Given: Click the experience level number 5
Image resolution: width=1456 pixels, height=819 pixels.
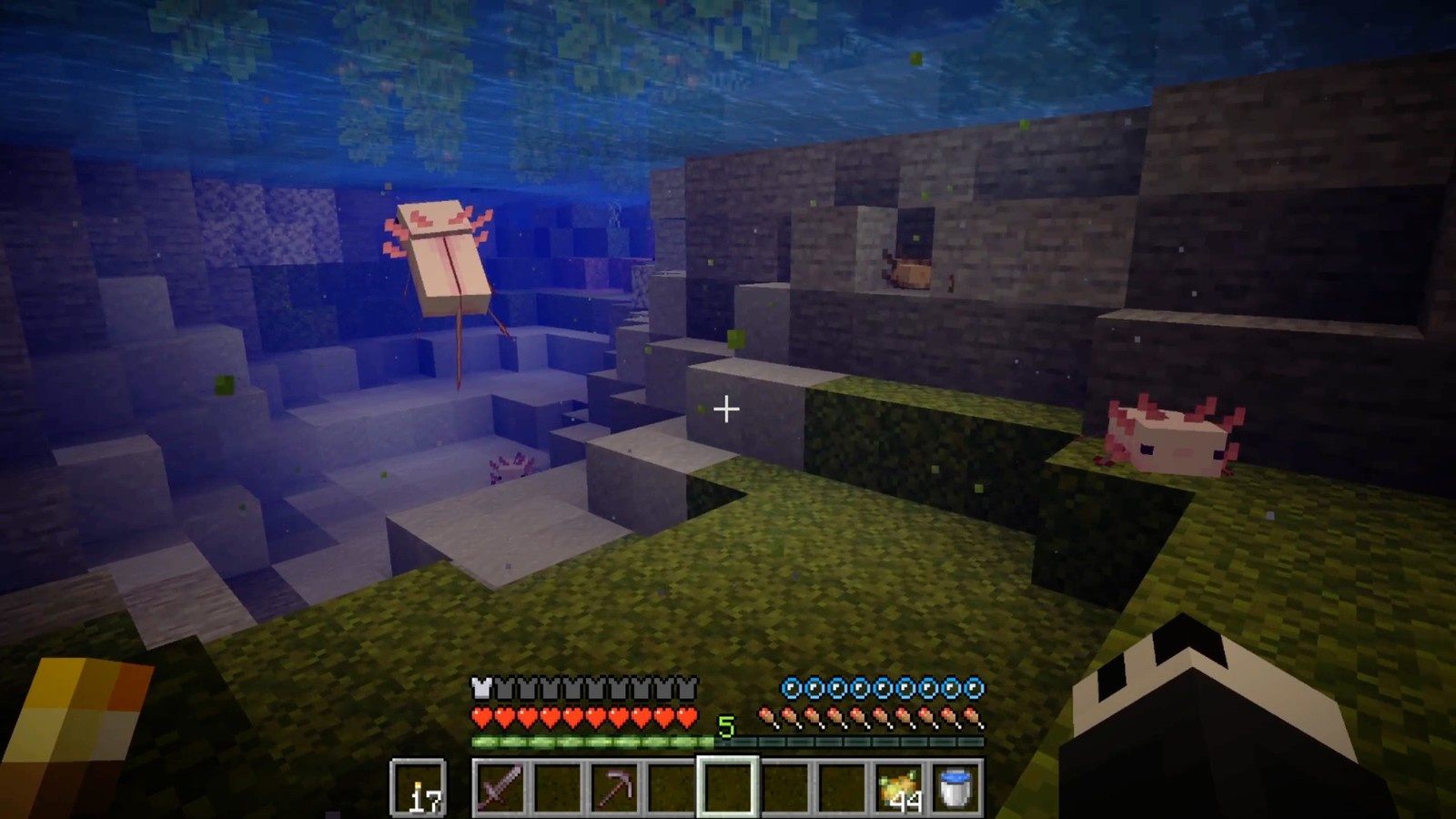Looking at the screenshot, I should click(726, 724).
